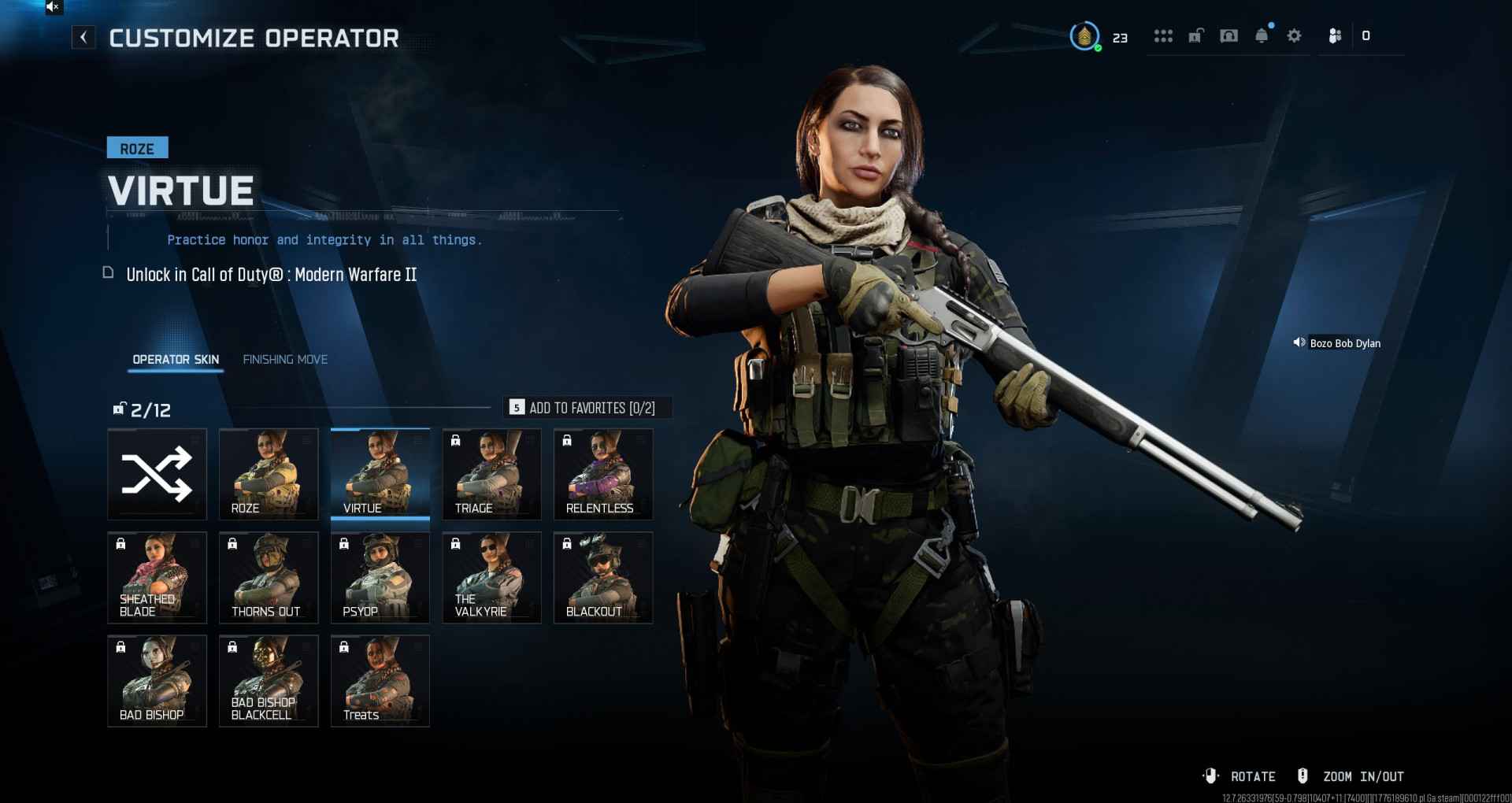Image resolution: width=1512 pixels, height=803 pixels.
Task: Select the Bad Bishop skin
Action: click(x=157, y=680)
